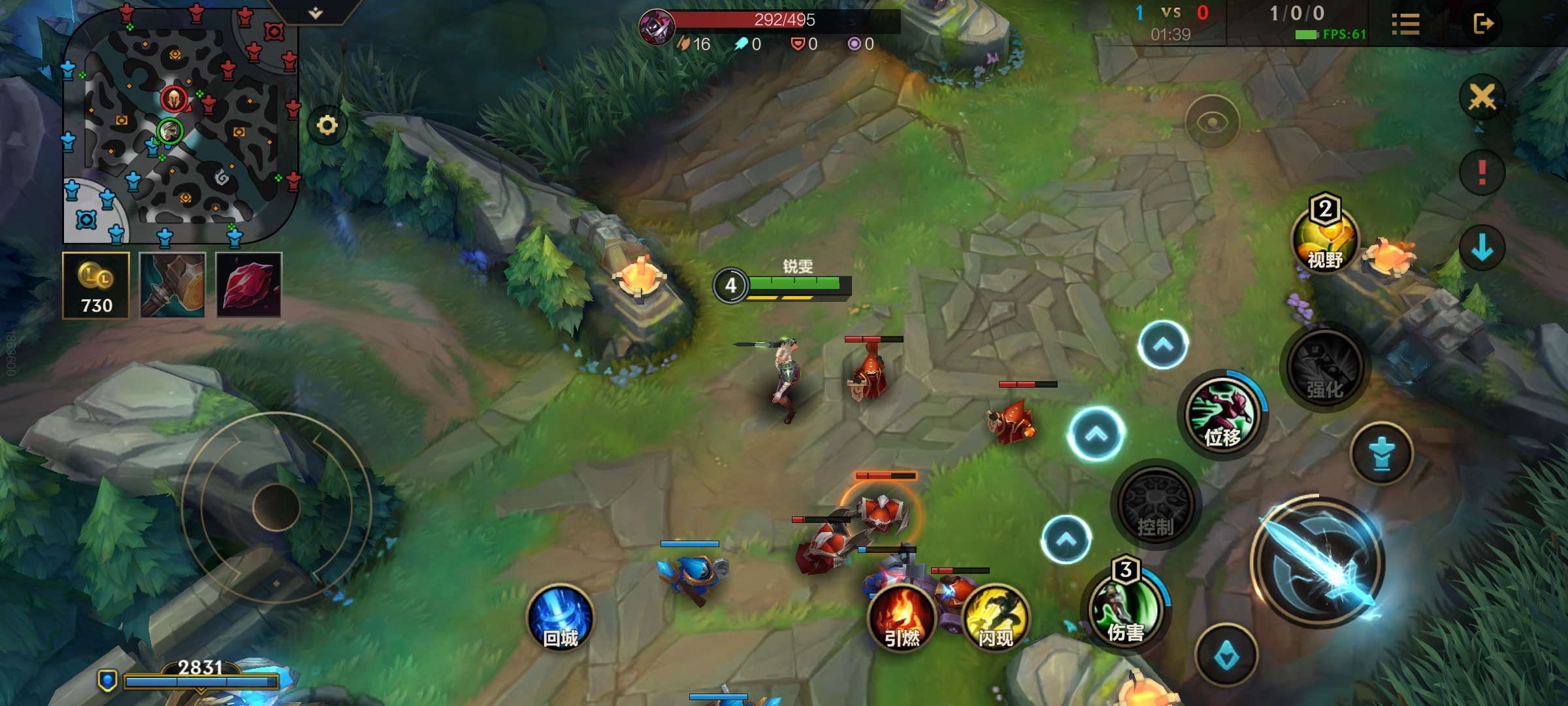1568x706 pixels.
Task: Click the exit game icon
Action: (1483, 24)
